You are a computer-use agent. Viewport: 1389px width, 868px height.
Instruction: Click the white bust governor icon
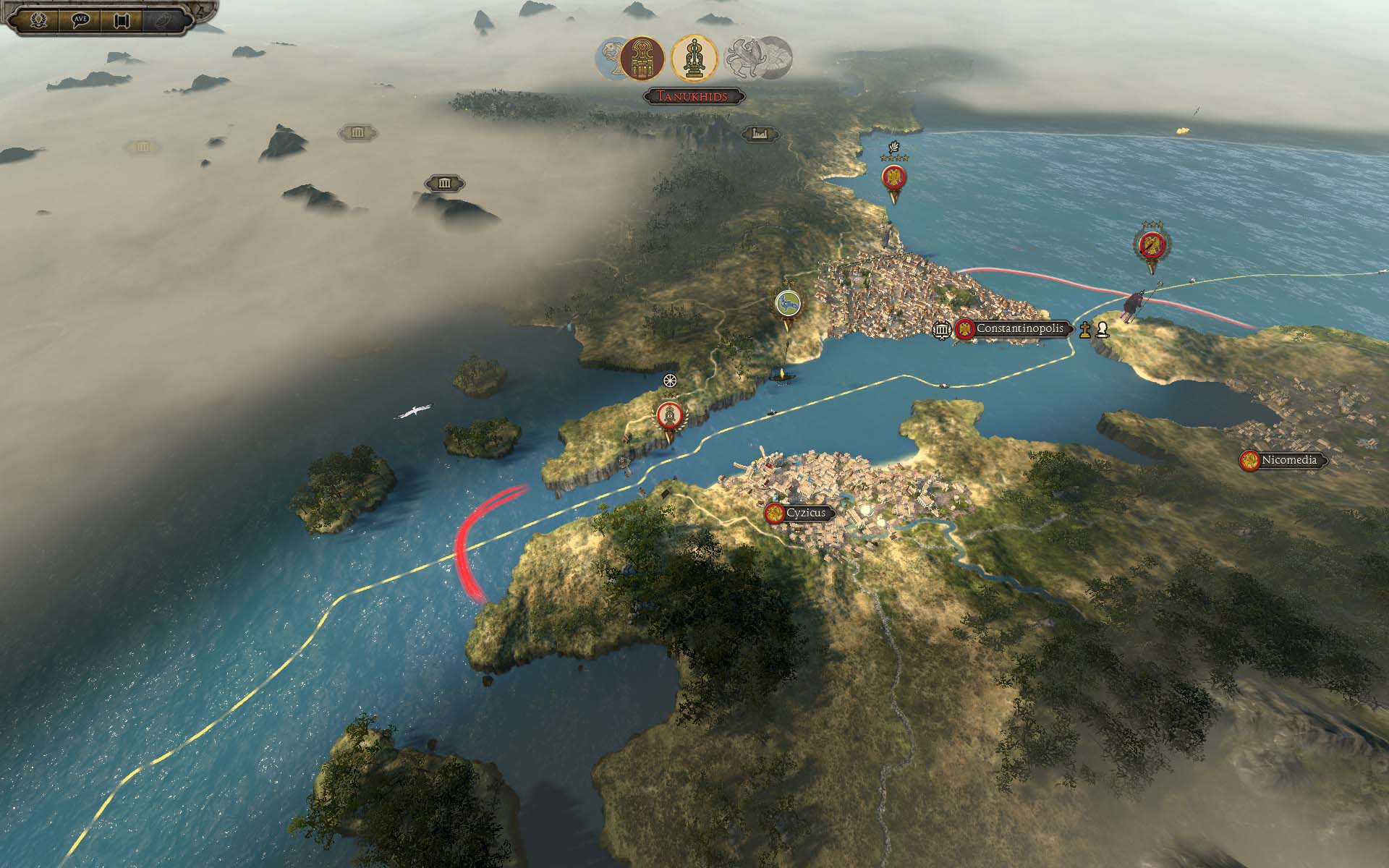[x=1102, y=330]
